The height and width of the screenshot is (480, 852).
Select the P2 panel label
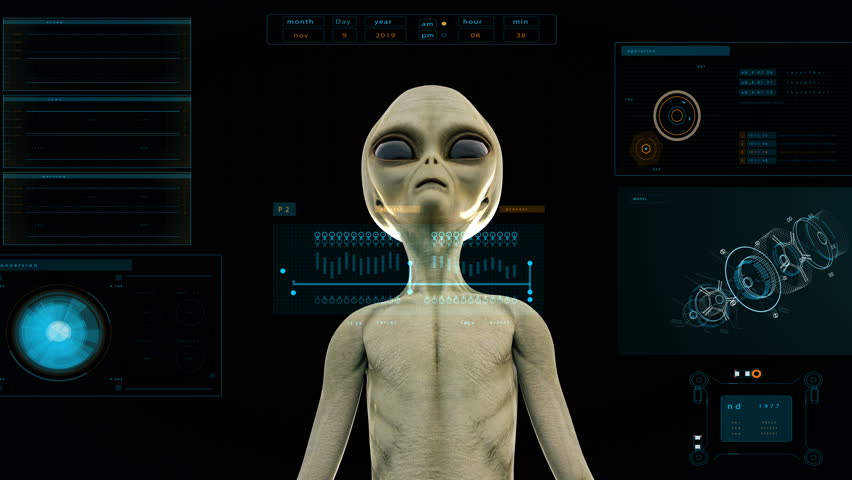(x=284, y=210)
